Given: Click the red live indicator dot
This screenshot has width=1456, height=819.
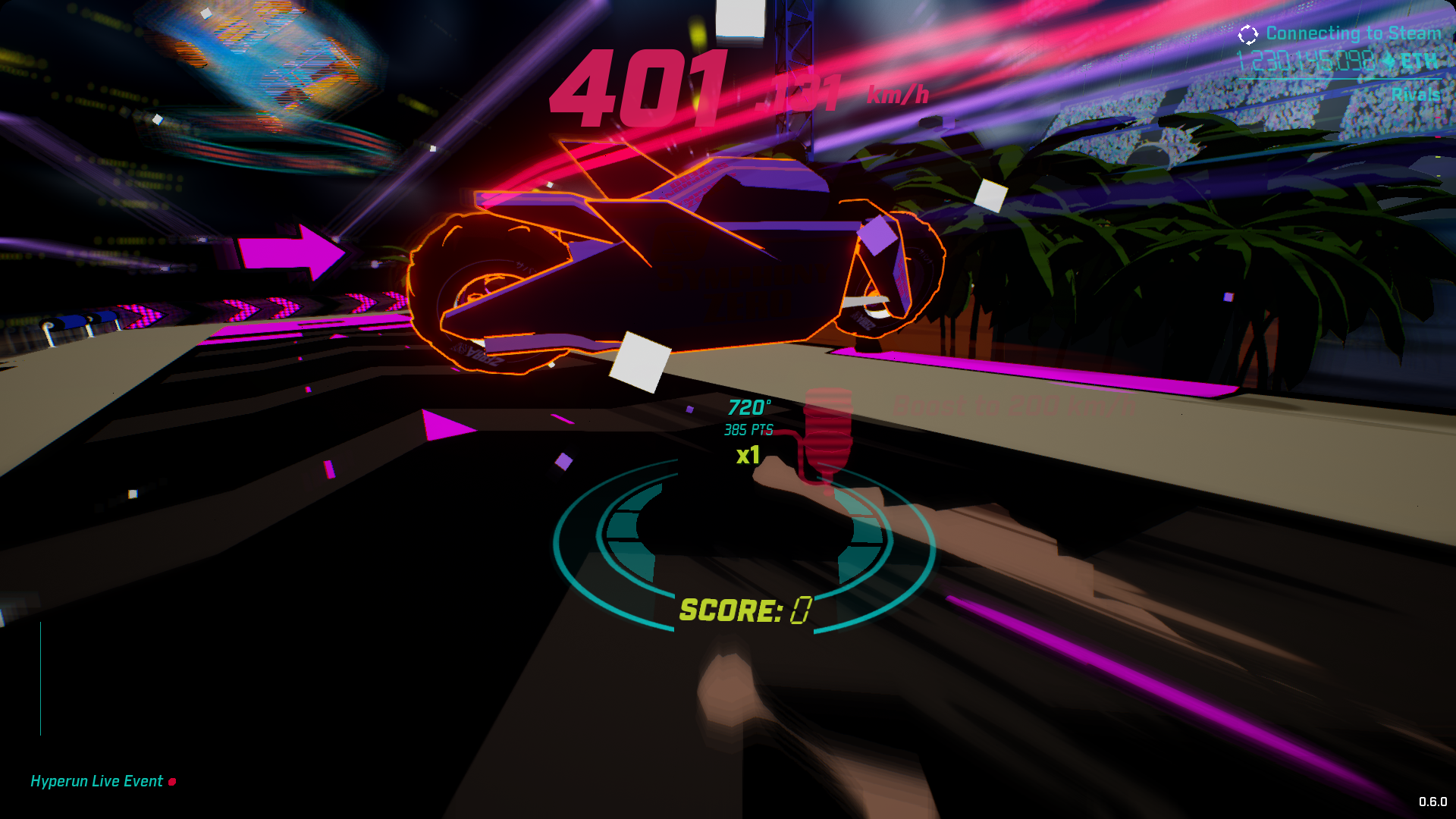Looking at the screenshot, I should [x=172, y=780].
